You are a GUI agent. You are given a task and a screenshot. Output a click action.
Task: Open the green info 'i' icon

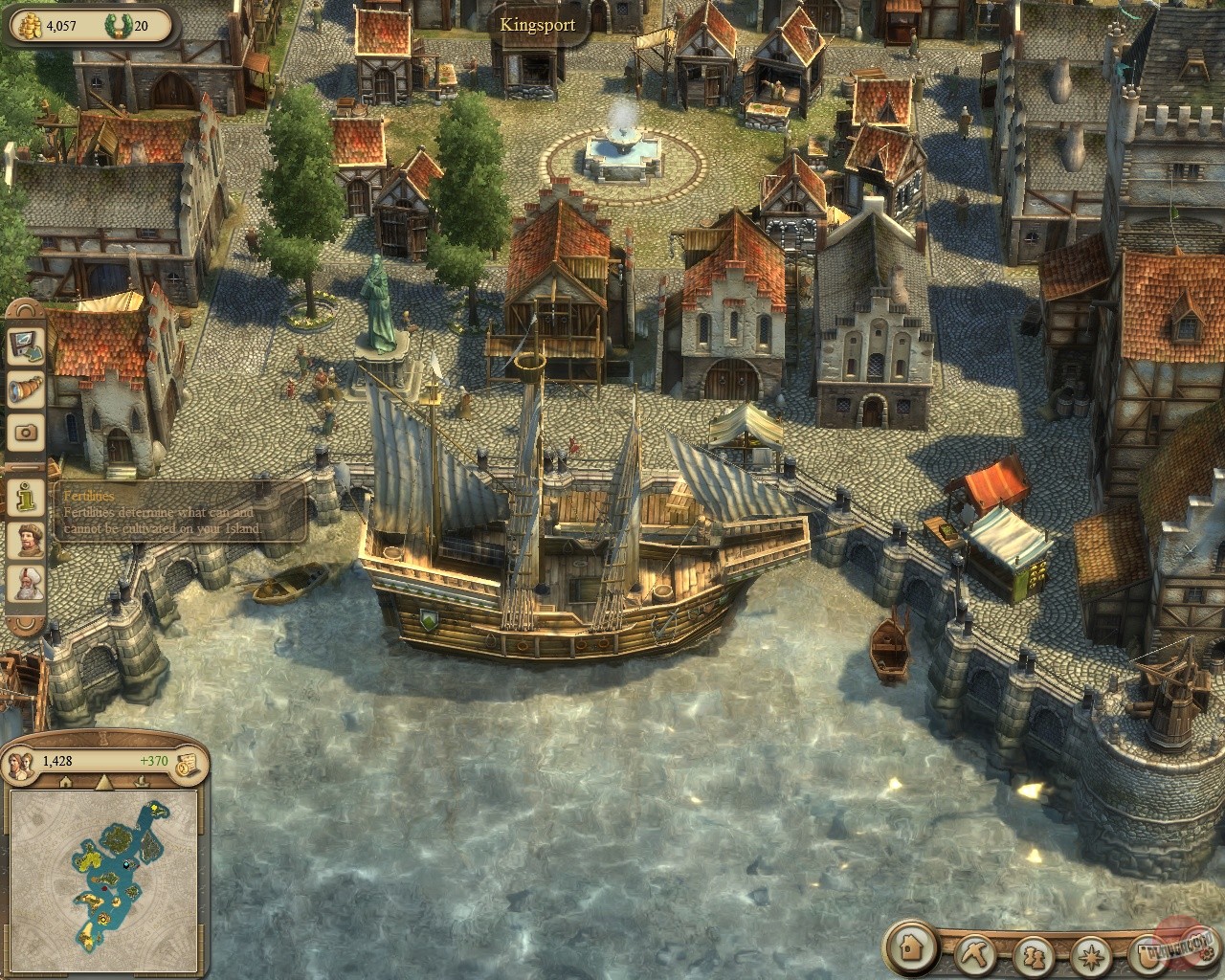pos(27,496)
